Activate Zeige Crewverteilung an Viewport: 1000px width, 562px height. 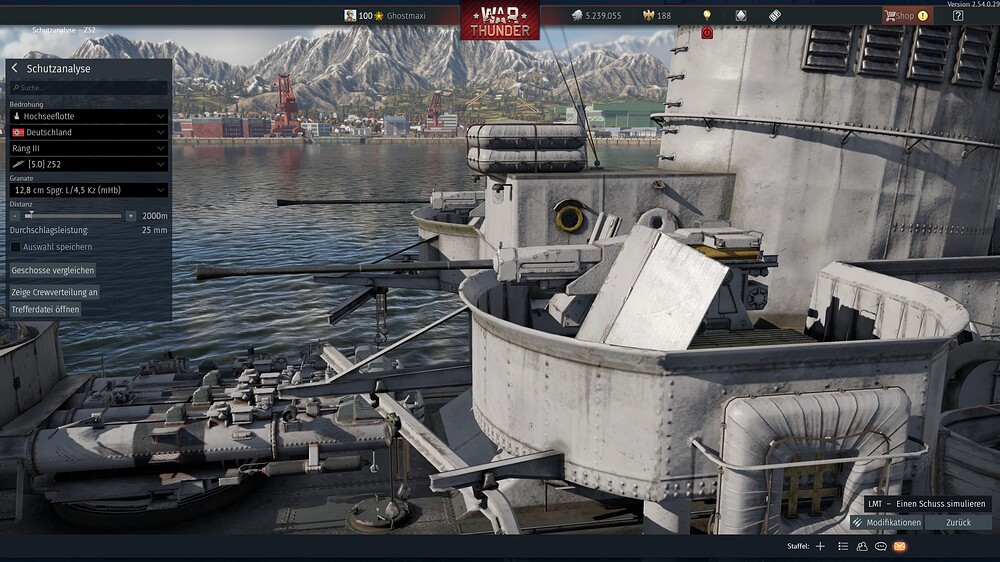coord(54,292)
